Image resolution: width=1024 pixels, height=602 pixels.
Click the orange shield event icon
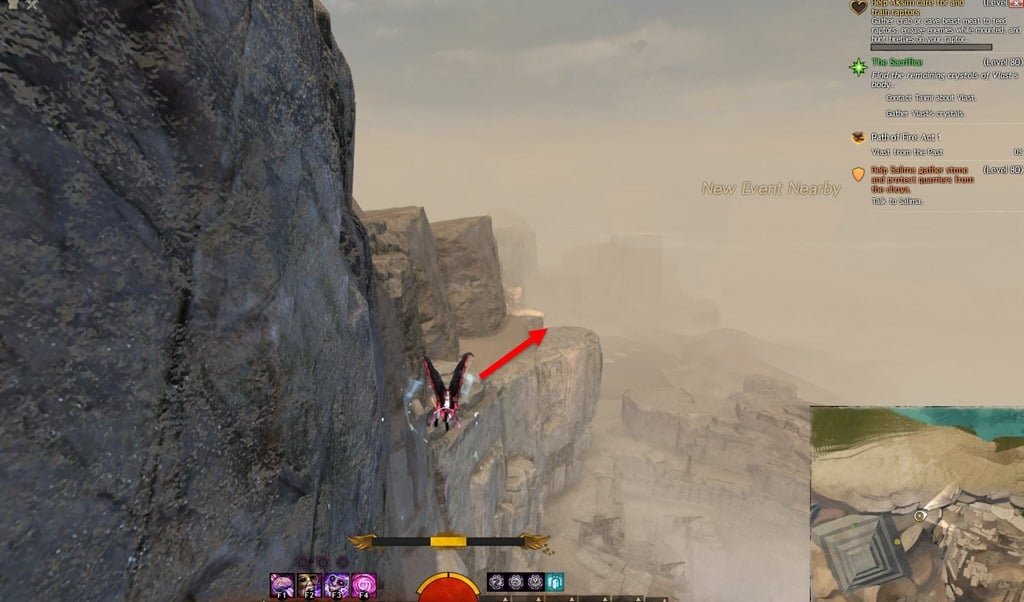(x=858, y=174)
